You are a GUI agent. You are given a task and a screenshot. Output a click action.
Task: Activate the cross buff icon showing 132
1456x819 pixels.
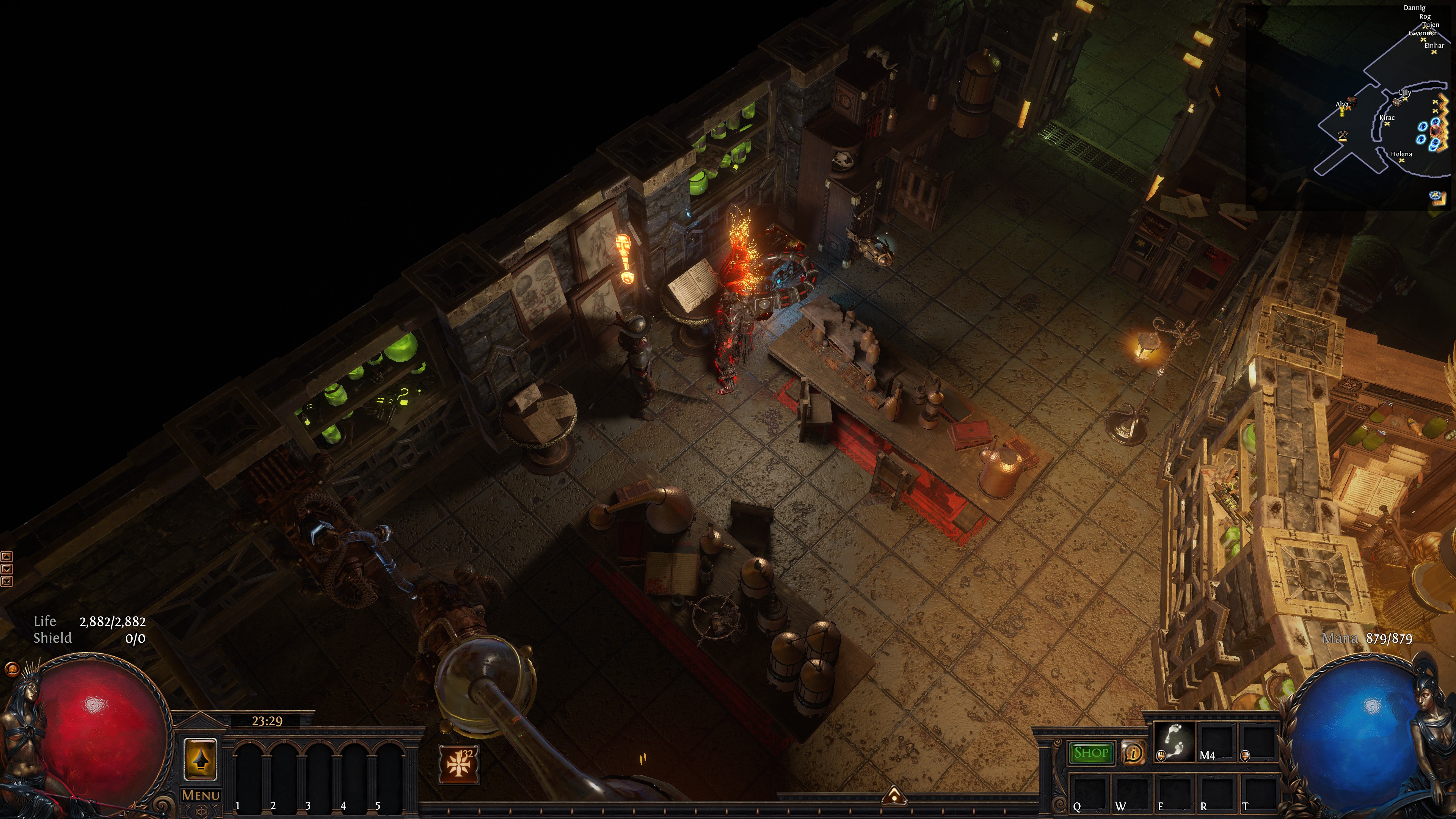tap(459, 764)
